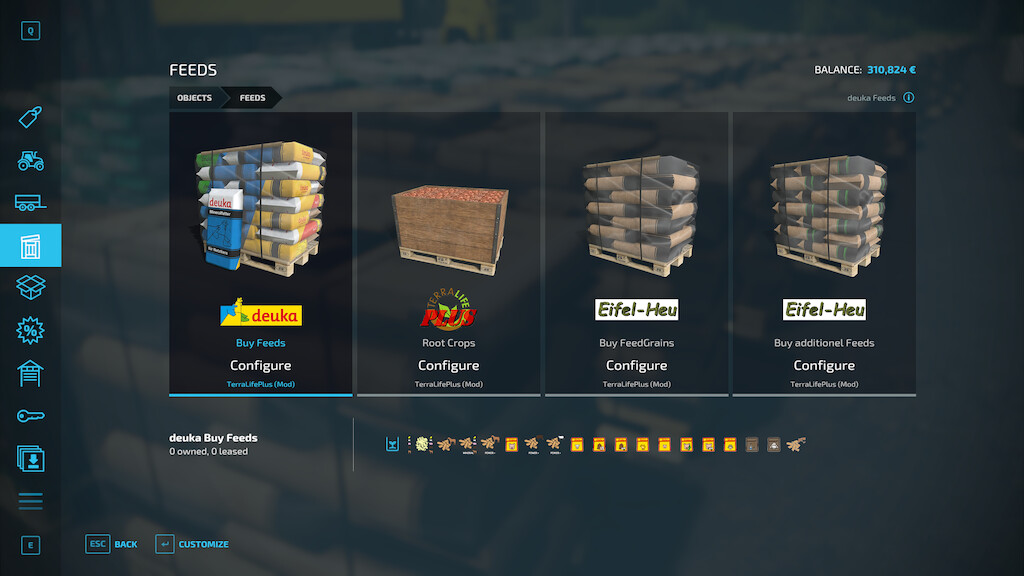Open the Eifel-Heu Buy FeedGrains card
The image size is (1024, 576).
(636, 253)
